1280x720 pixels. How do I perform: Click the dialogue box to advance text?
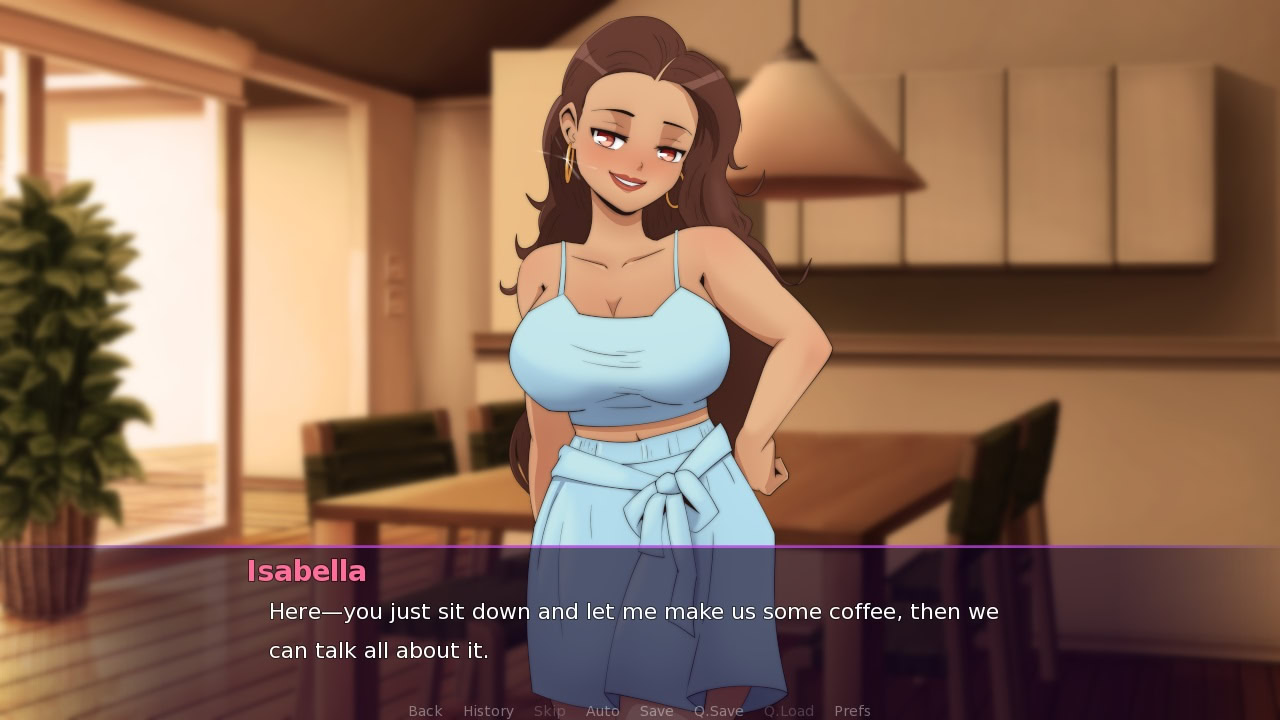(640, 630)
